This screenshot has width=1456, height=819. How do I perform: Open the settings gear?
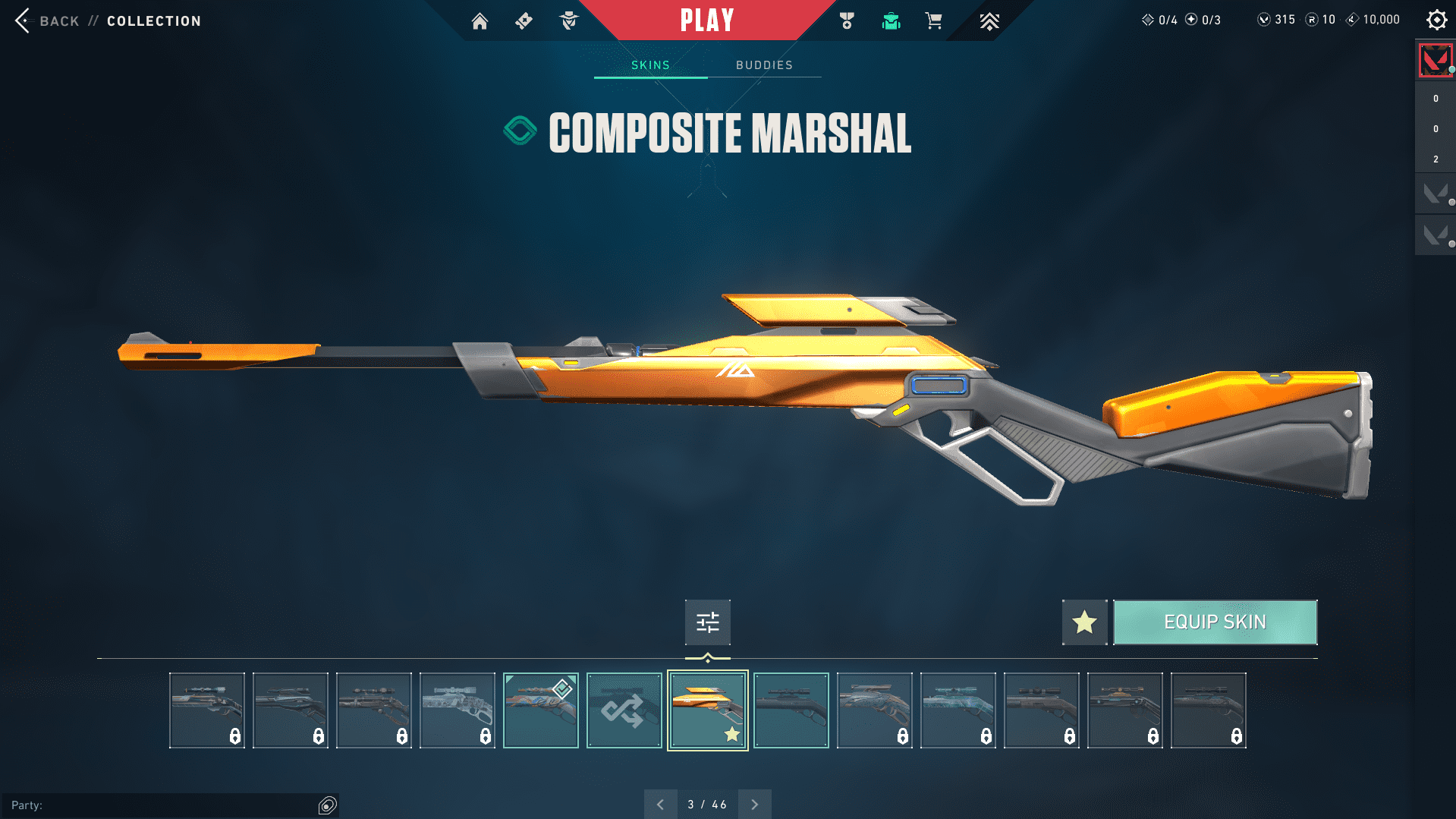[1436, 20]
